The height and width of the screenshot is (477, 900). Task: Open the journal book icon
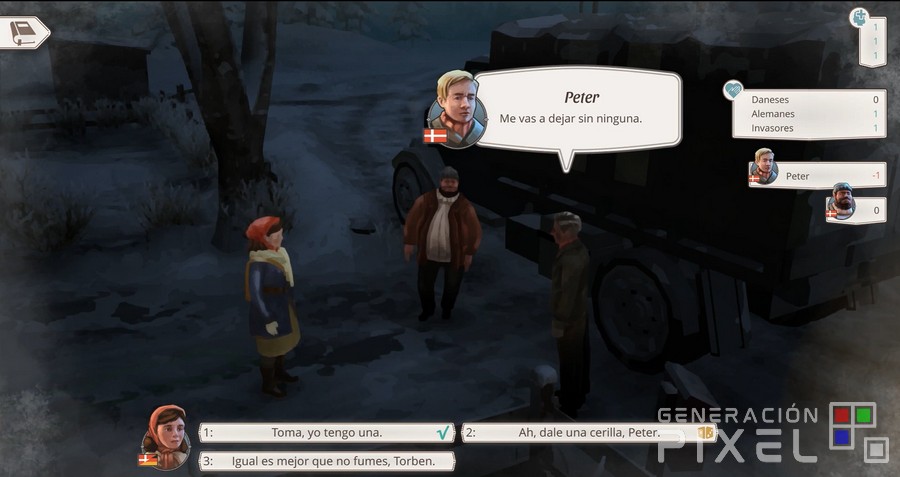coord(22,32)
